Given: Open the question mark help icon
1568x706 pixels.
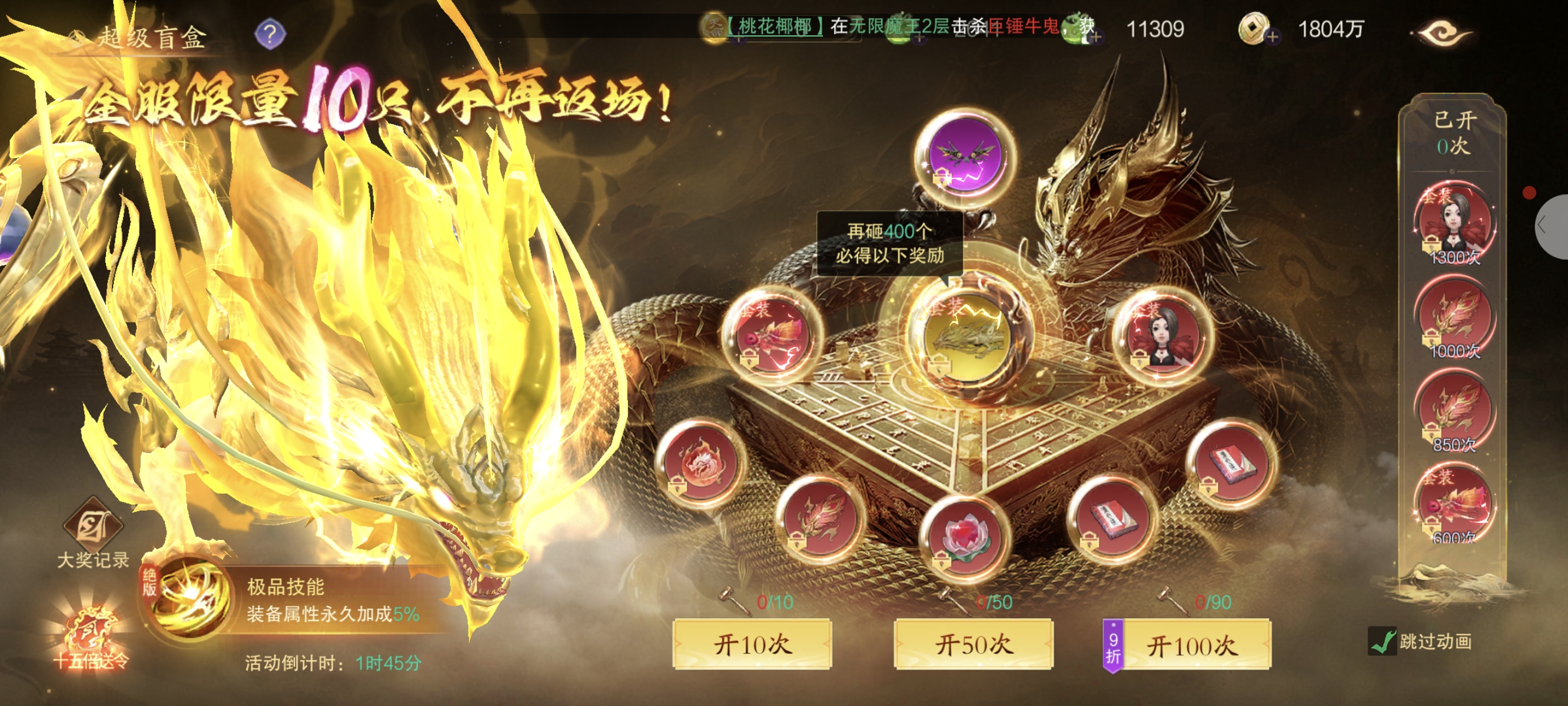Looking at the screenshot, I should (x=270, y=34).
